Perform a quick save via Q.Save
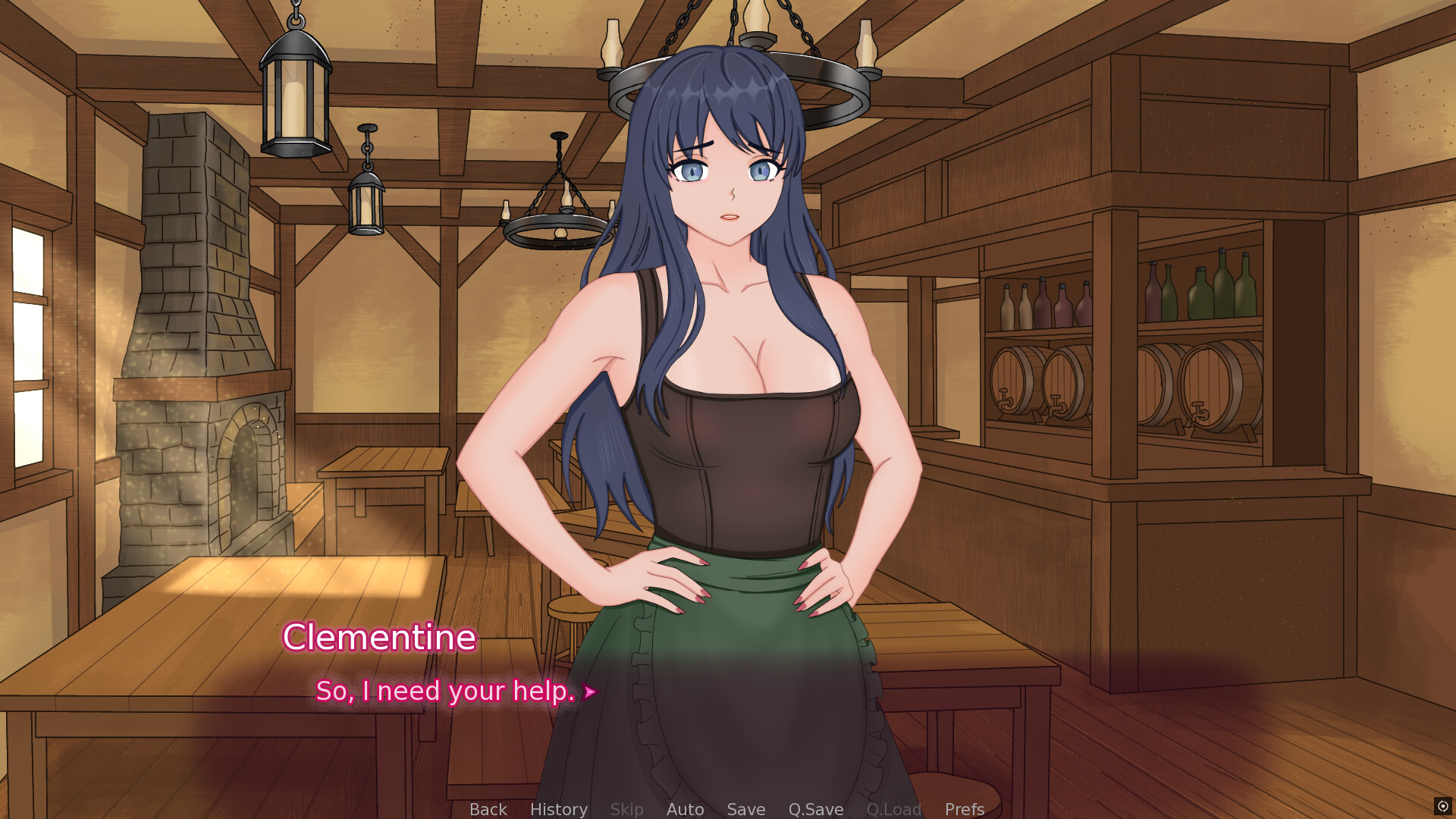 coord(815,809)
